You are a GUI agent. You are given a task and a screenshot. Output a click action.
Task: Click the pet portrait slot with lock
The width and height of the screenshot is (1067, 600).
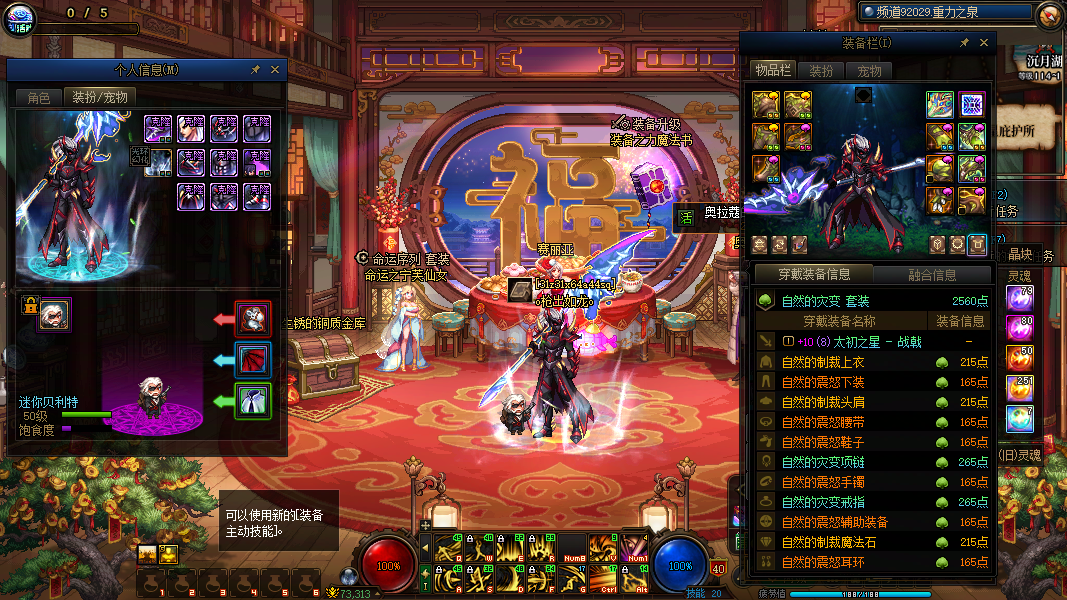pos(54,313)
